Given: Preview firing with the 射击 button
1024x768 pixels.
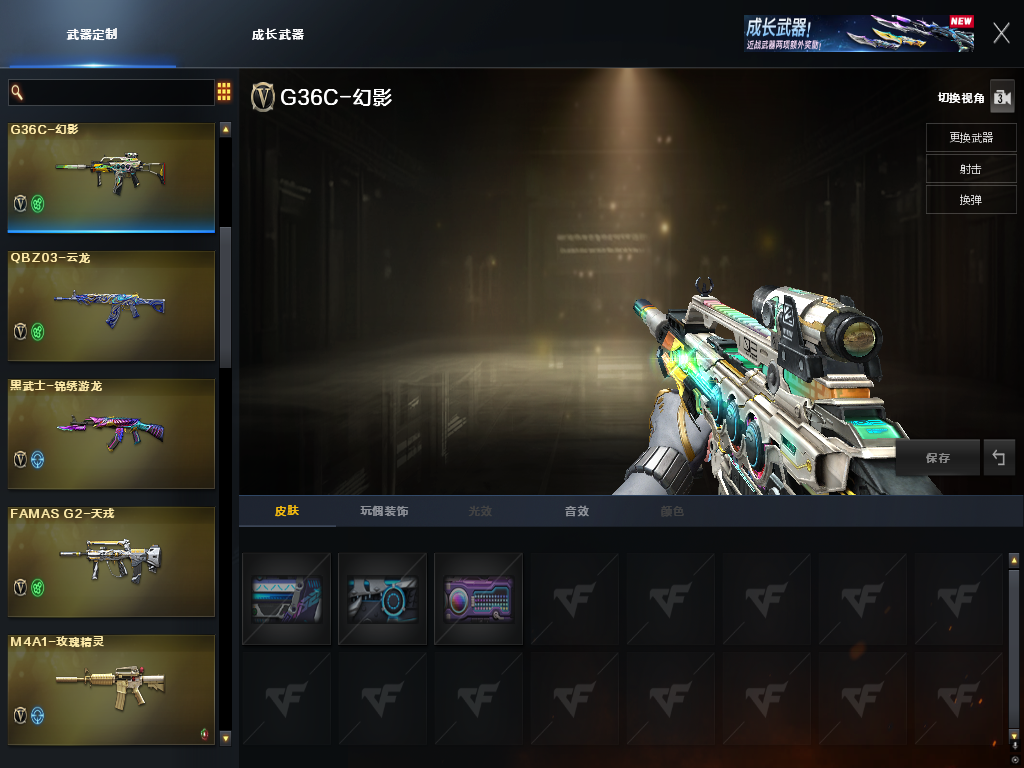Looking at the screenshot, I should [x=971, y=168].
